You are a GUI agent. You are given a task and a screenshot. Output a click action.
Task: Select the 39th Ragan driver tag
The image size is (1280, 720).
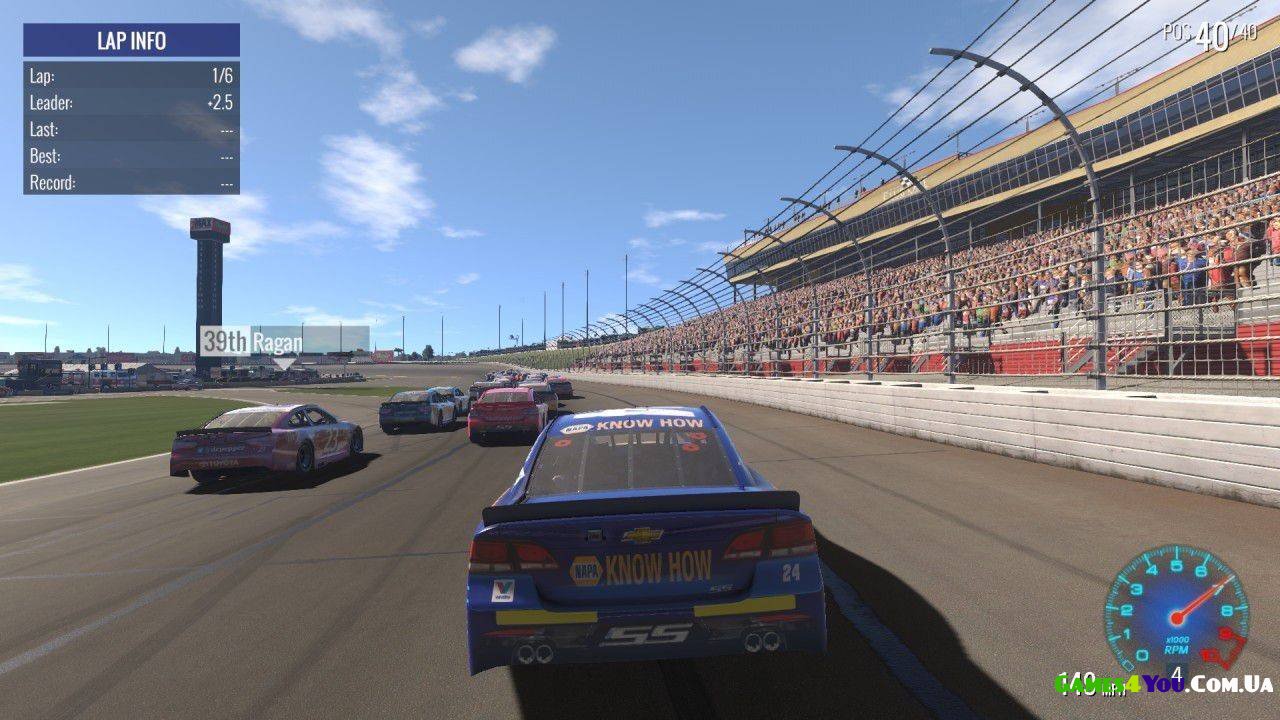point(284,340)
